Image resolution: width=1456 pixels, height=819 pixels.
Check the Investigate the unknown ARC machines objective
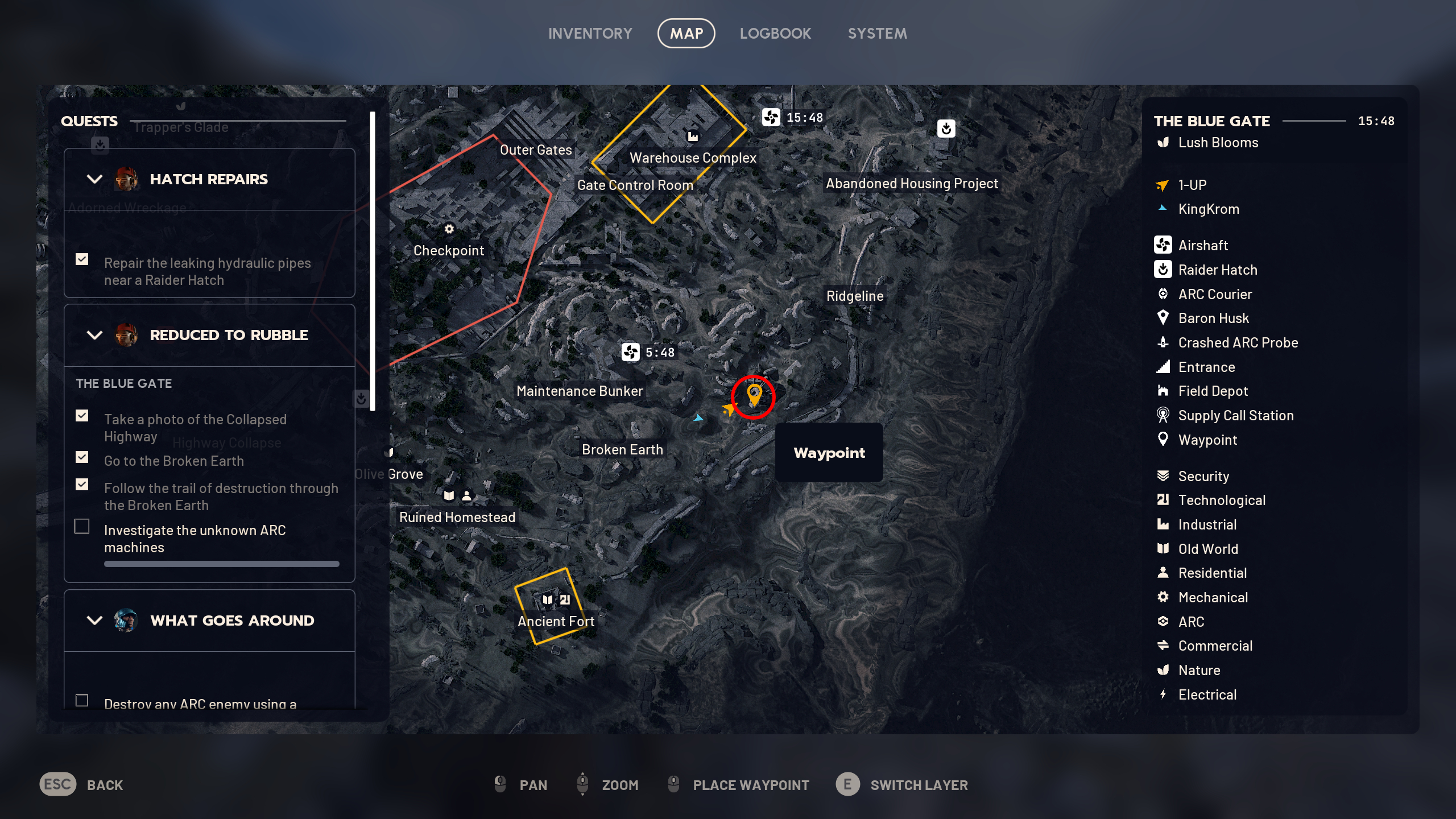pyautogui.click(x=82, y=527)
